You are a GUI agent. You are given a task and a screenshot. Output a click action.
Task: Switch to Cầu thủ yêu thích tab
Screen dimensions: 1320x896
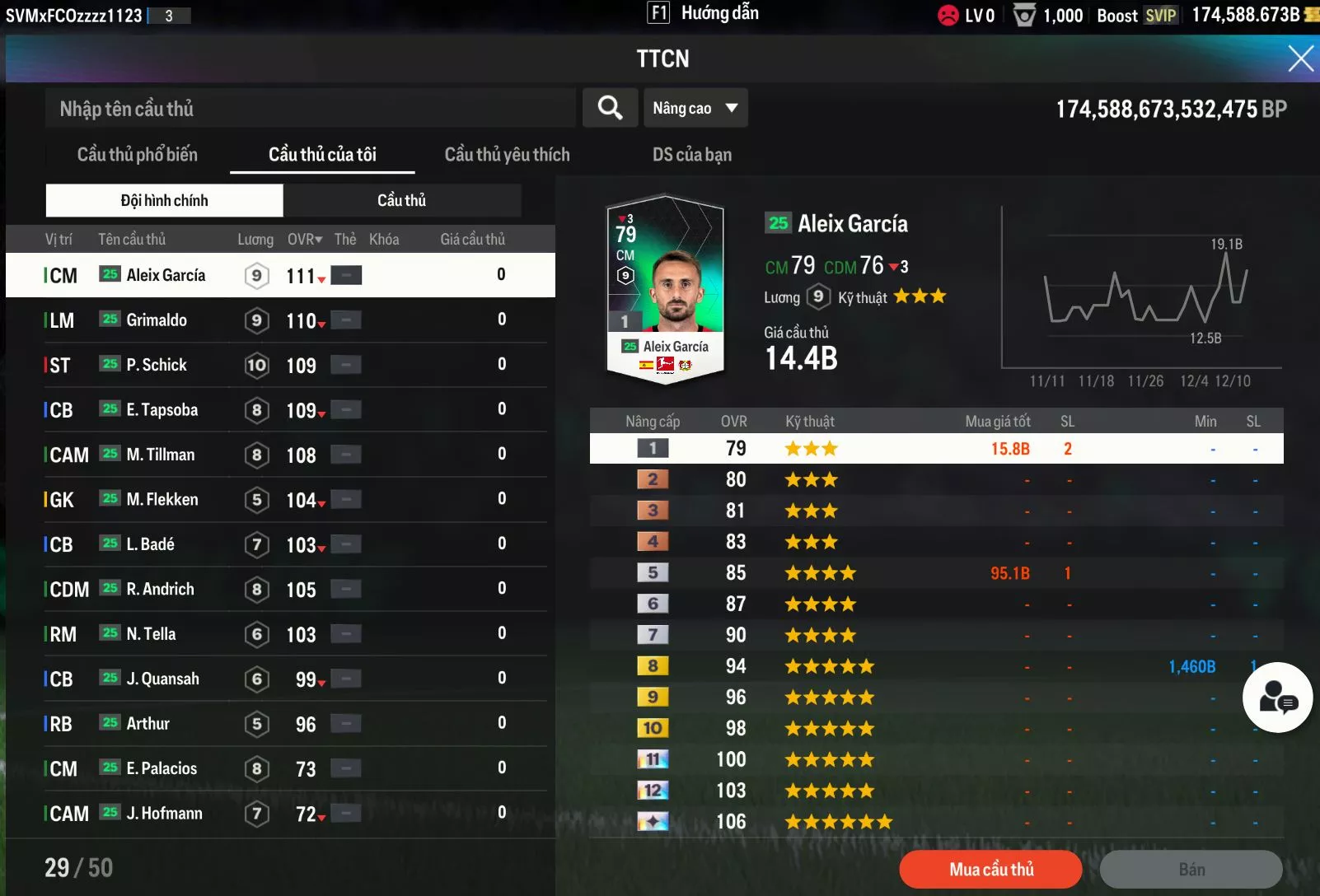point(507,155)
